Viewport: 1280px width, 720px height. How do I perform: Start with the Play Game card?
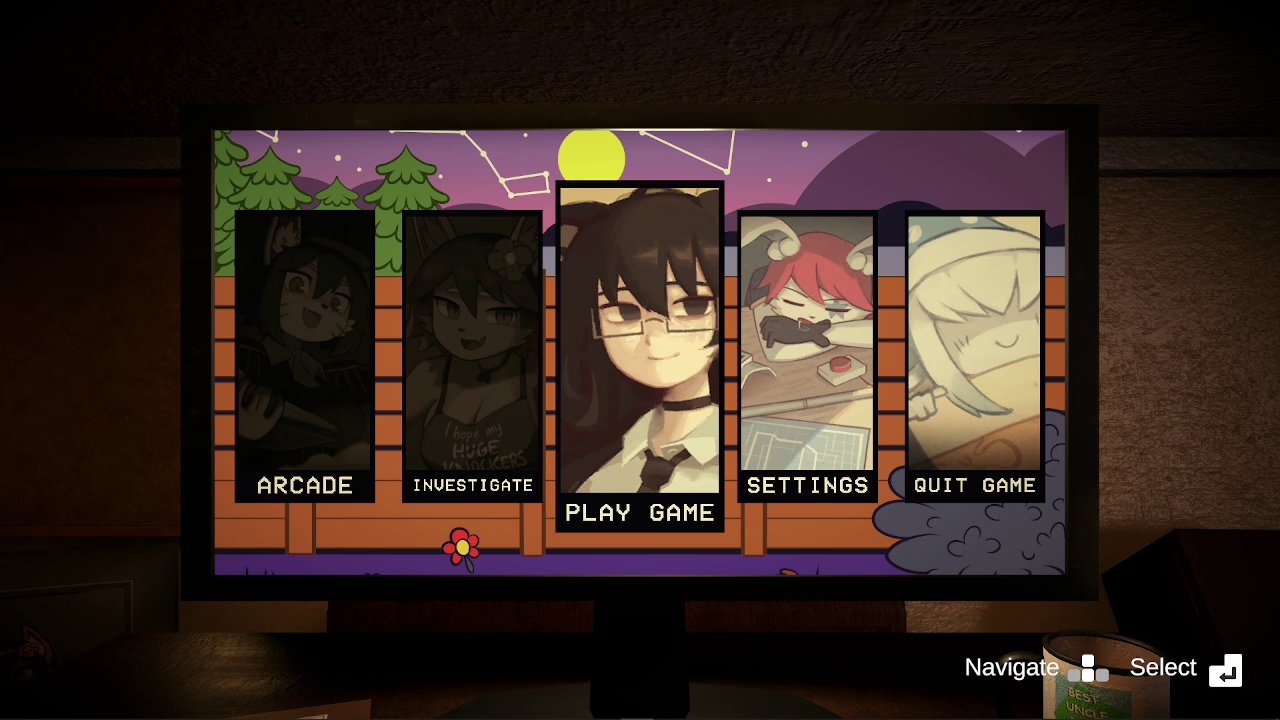[640, 356]
